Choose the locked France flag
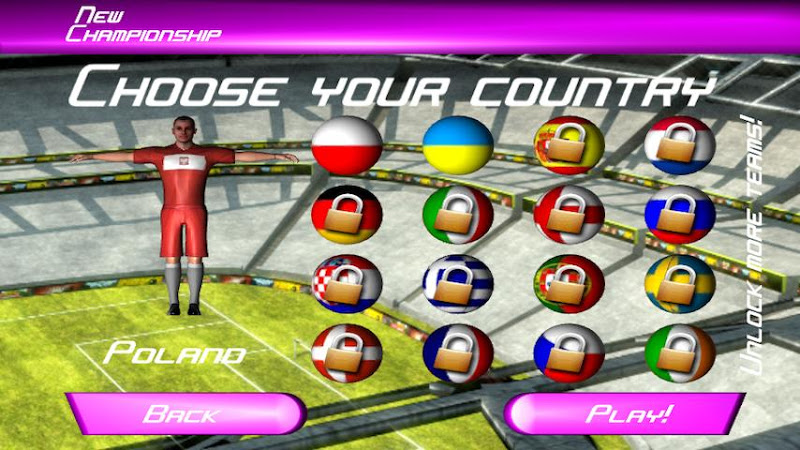 457,352
